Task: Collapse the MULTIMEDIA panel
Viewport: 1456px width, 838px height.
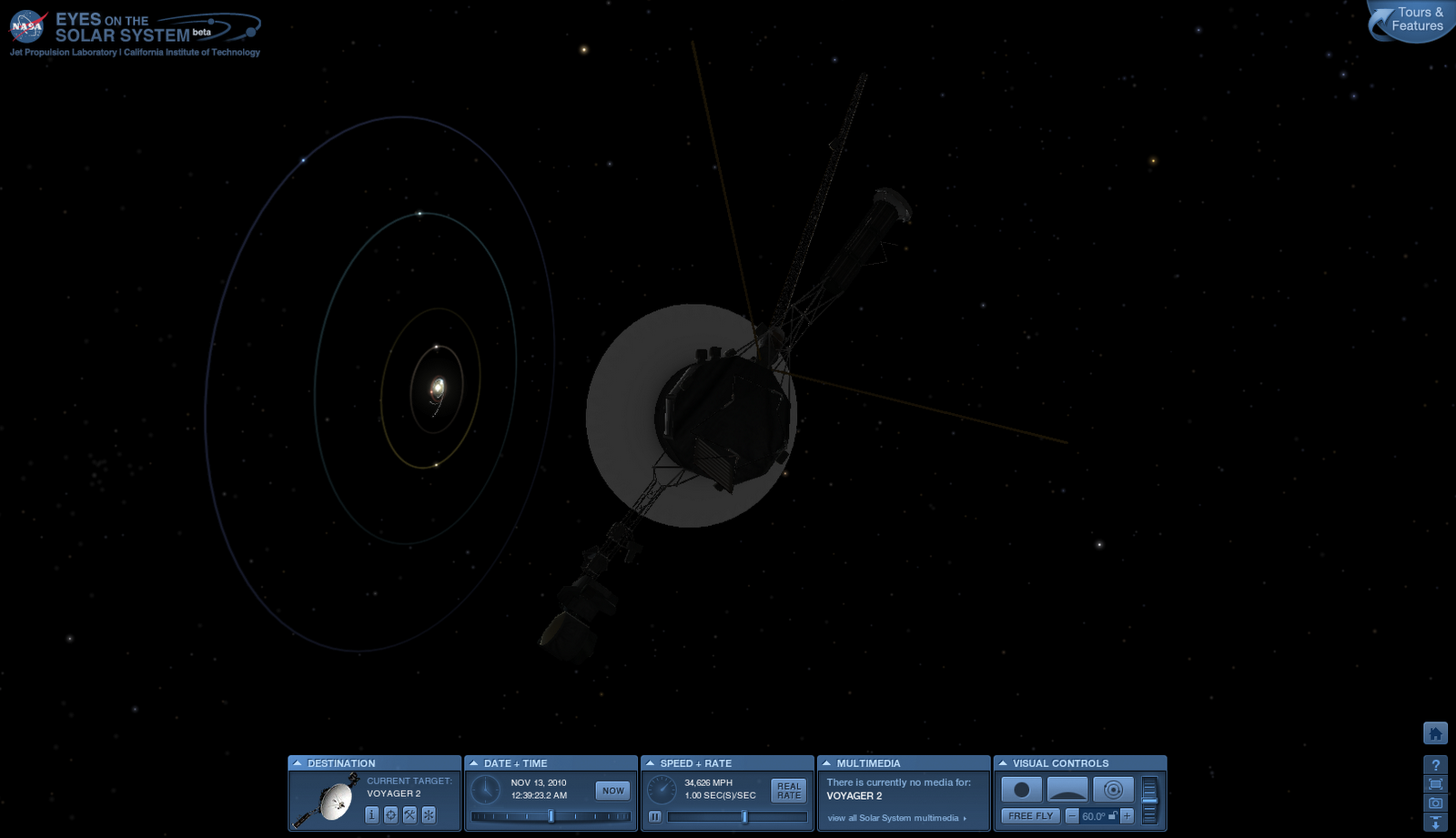Action: (x=826, y=762)
